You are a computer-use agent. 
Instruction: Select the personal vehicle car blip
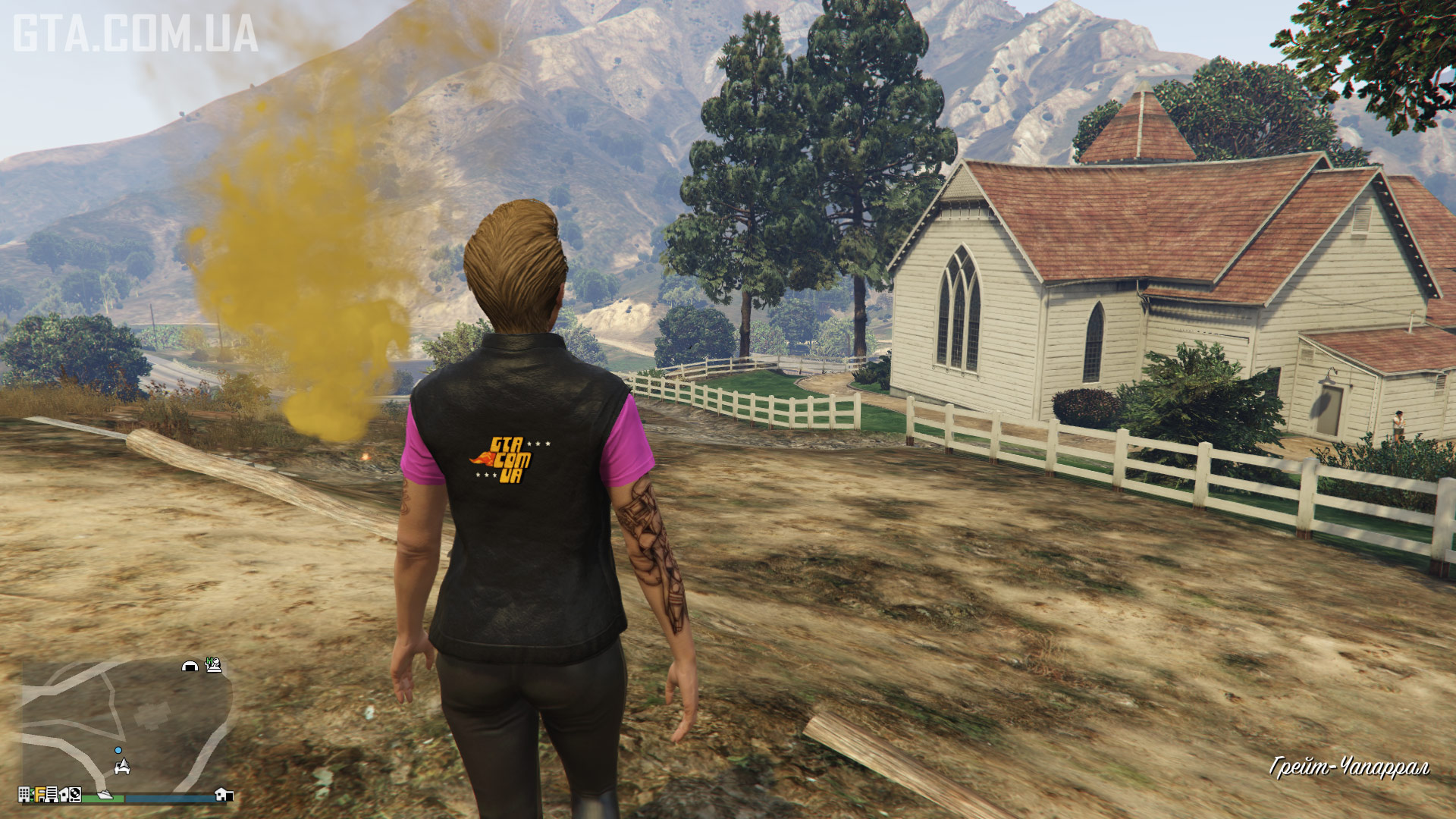point(122,767)
